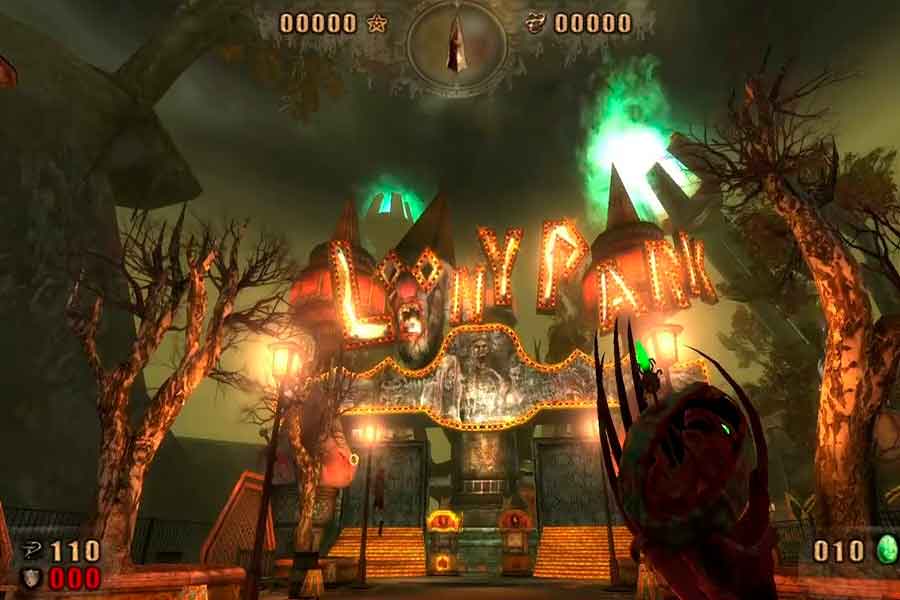This screenshot has height=600, width=900.
Task: Select the armor shield icon
Action: [x=30, y=578]
